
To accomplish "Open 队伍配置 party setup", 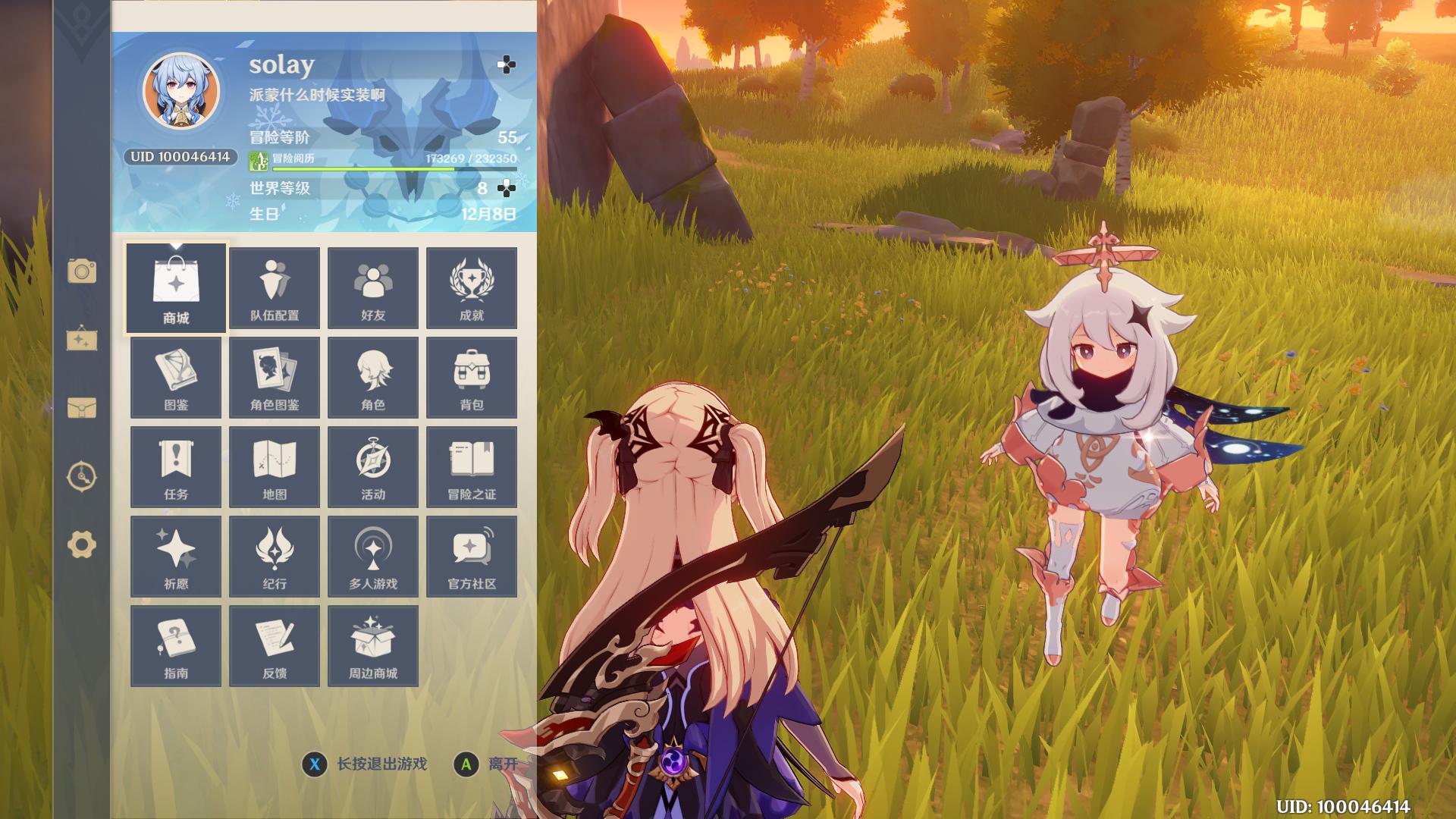I will pyautogui.click(x=275, y=288).
